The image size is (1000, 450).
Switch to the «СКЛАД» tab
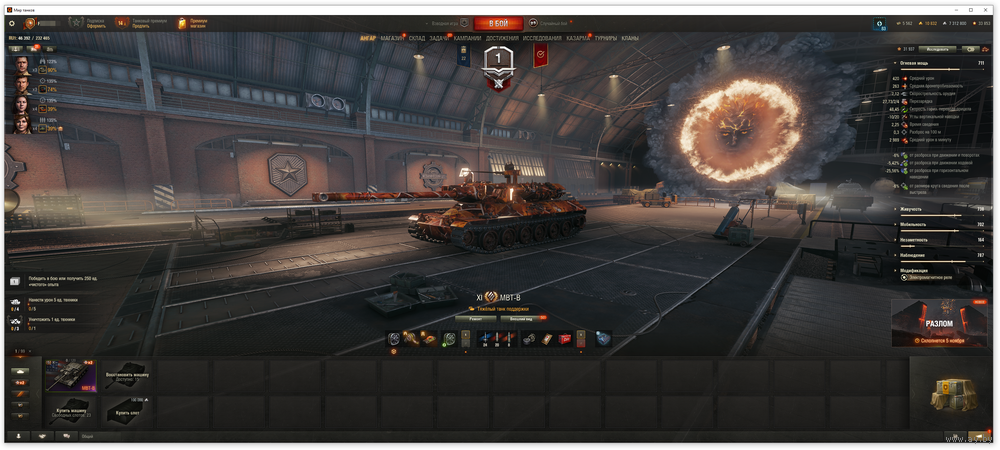[x=417, y=38]
